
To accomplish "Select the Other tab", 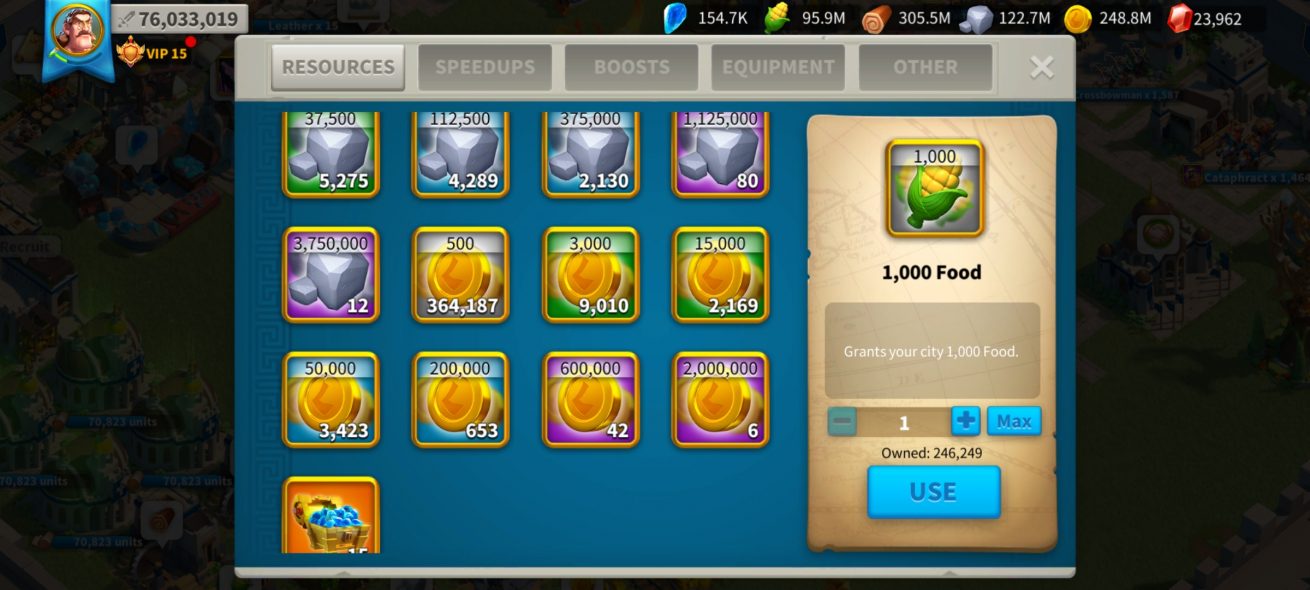I will click(x=925, y=67).
